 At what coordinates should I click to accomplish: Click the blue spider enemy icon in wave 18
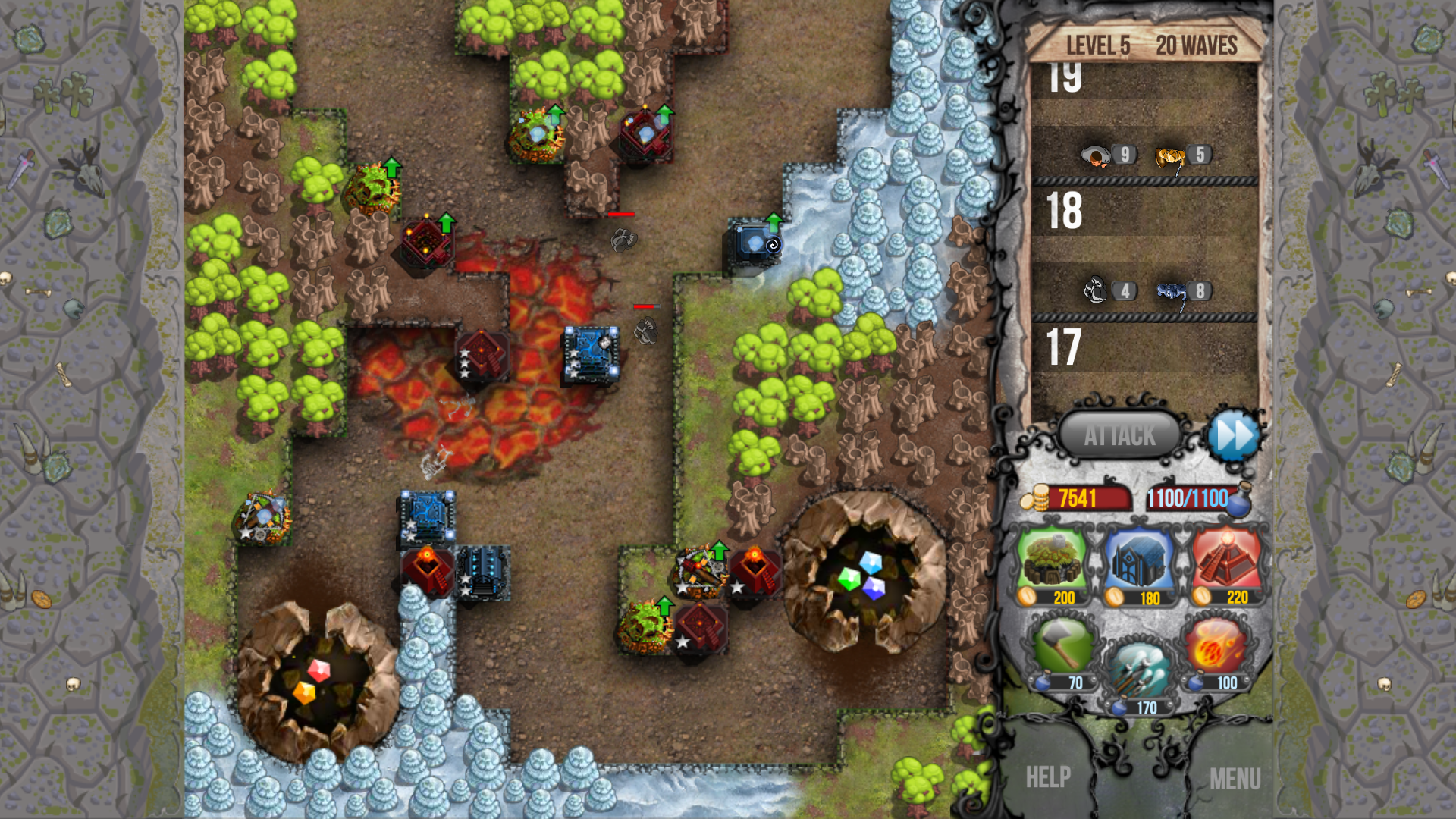click(x=1169, y=290)
